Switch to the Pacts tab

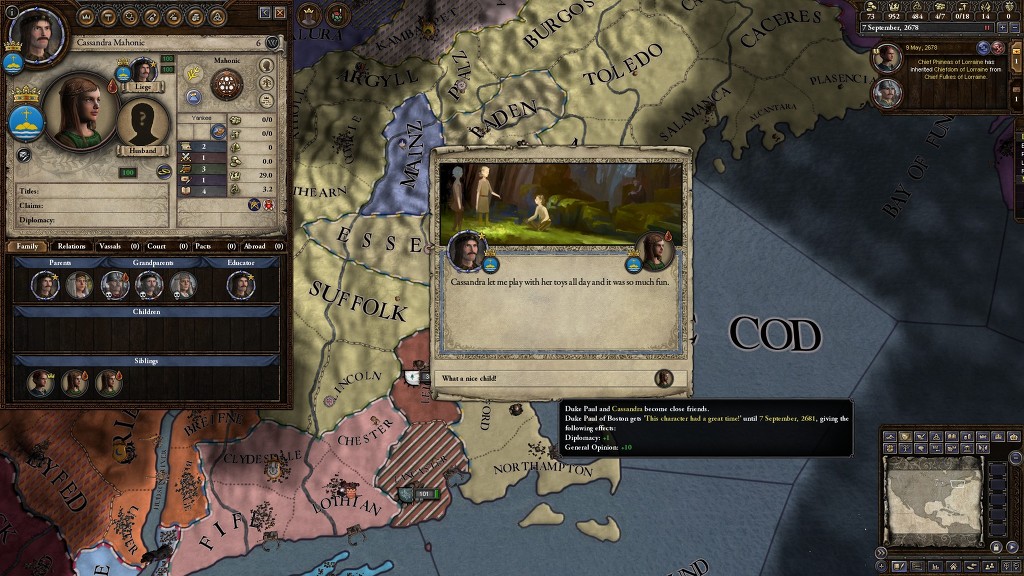click(x=203, y=245)
